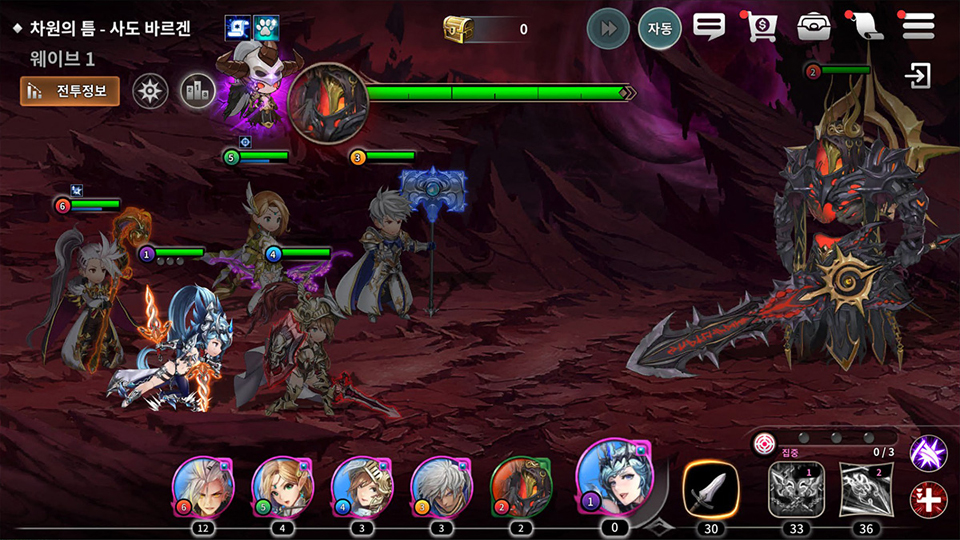Image resolution: width=960 pixels, height=540 pixels.
Task: Click the gear icon beside 전투정보
Action: tap(151, 91)
